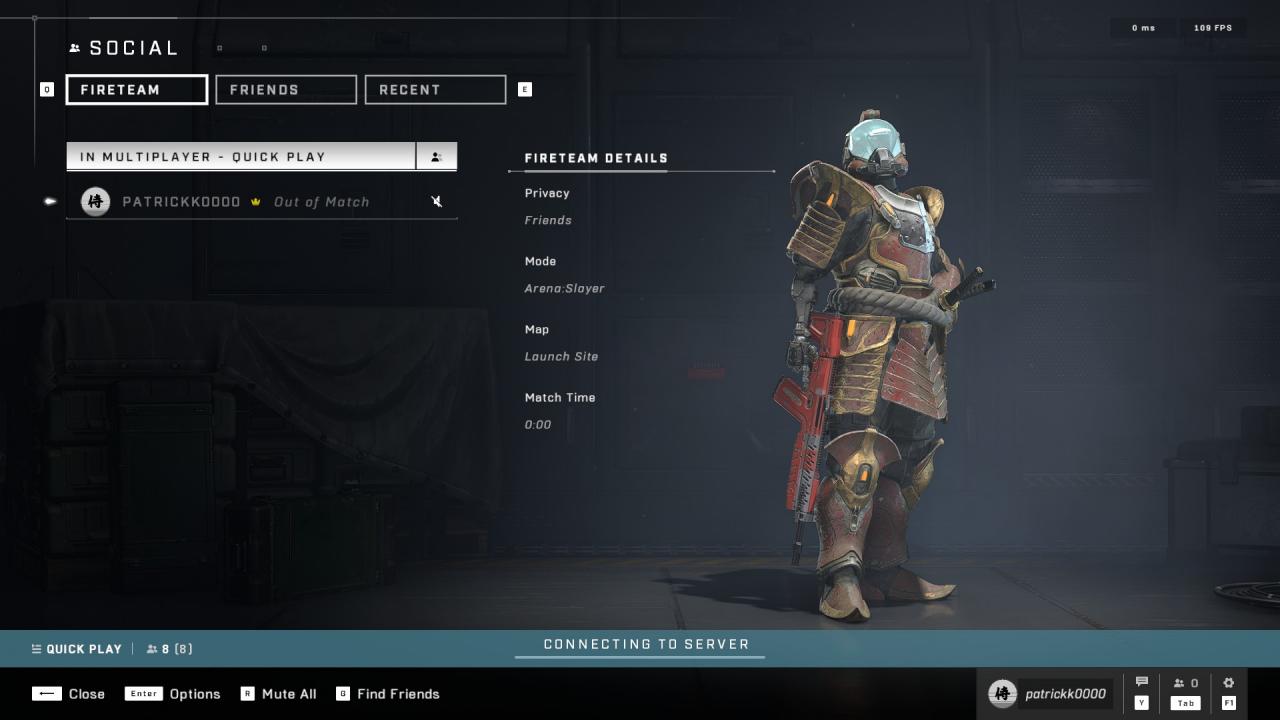Click the invite player icon button
This screenshot has height=720, width=1280.
(437, 157)
